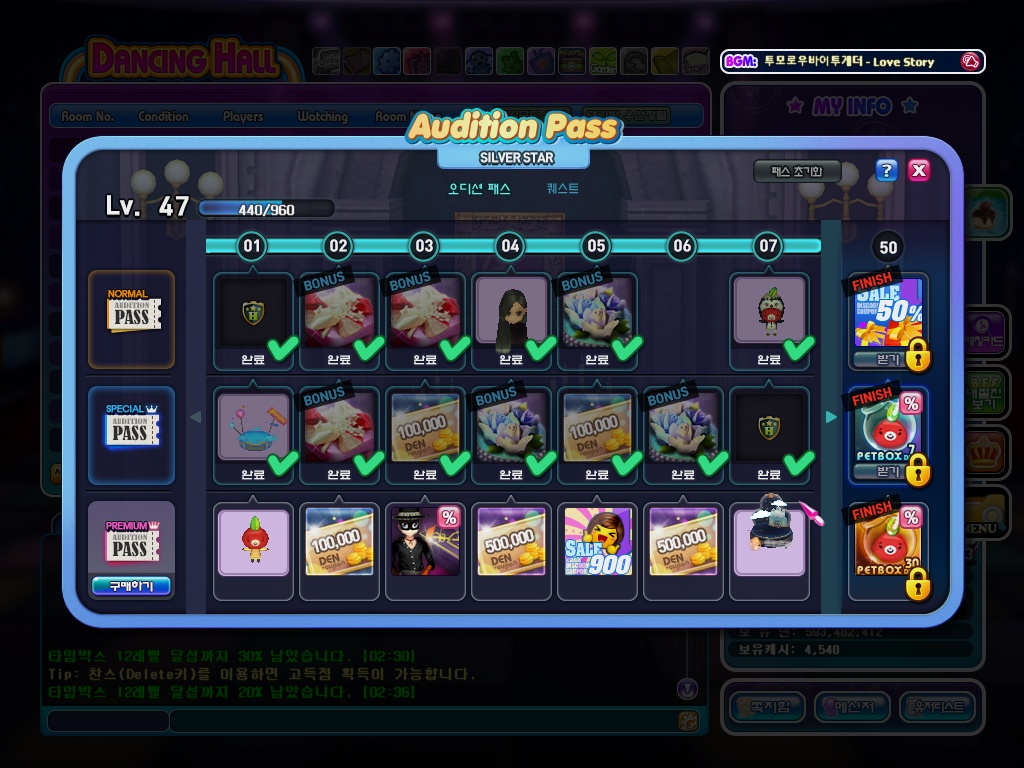Click the 패스 초기화 reset button
The image size is (1024, 768).
click(x=797, y=171)
